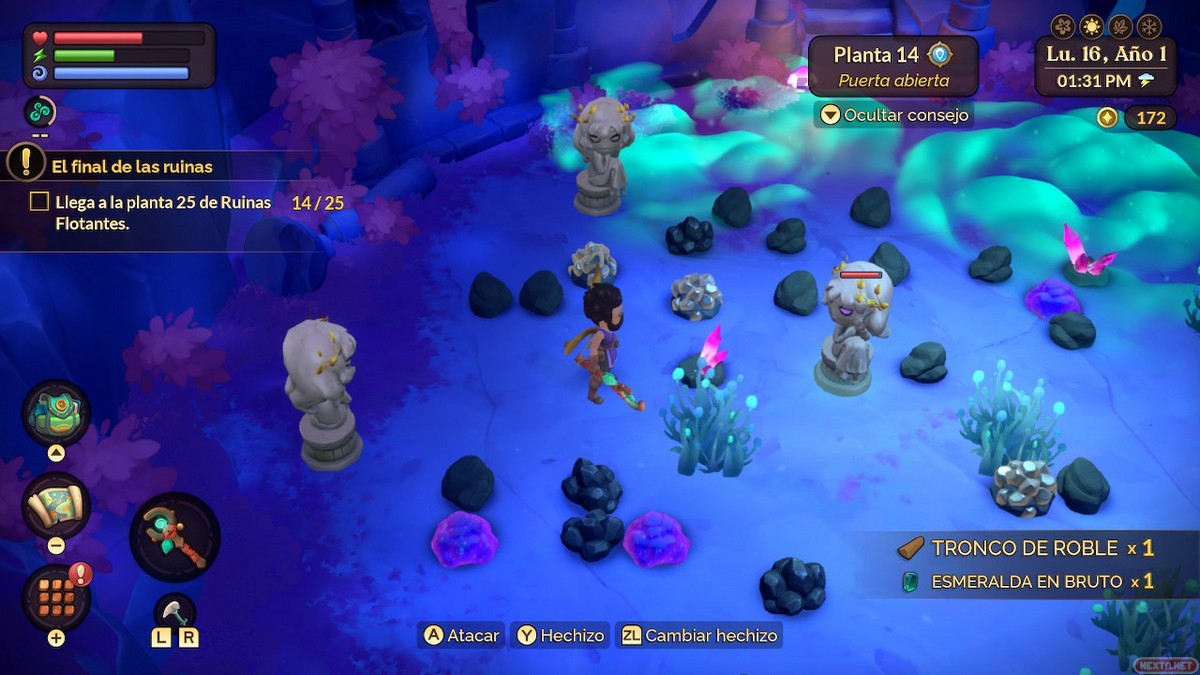Click the quest exclamation mark icon
The image size is (1200, 675).
coord(27,161)
